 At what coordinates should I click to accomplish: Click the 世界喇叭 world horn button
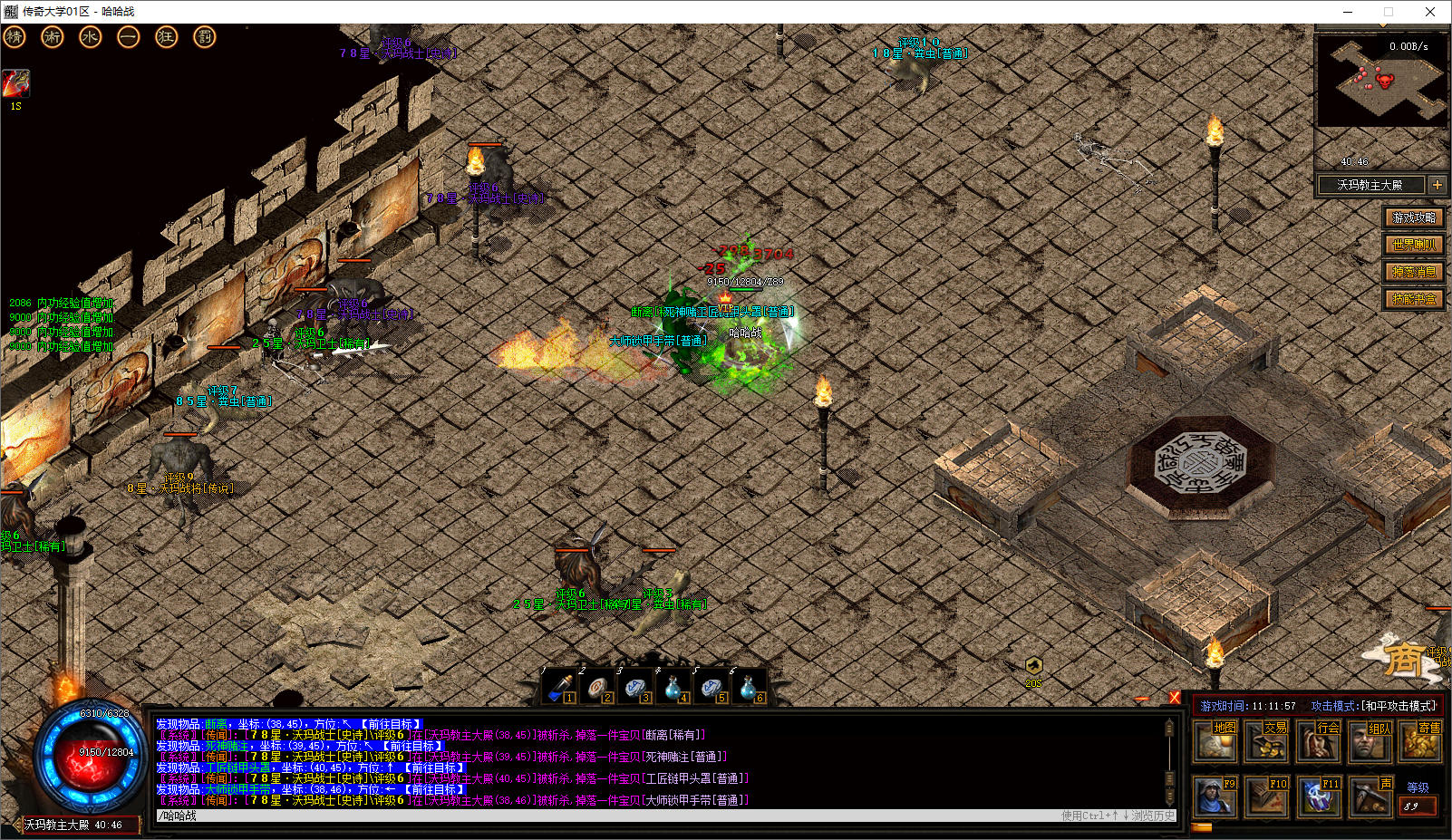coord(1414,245)
